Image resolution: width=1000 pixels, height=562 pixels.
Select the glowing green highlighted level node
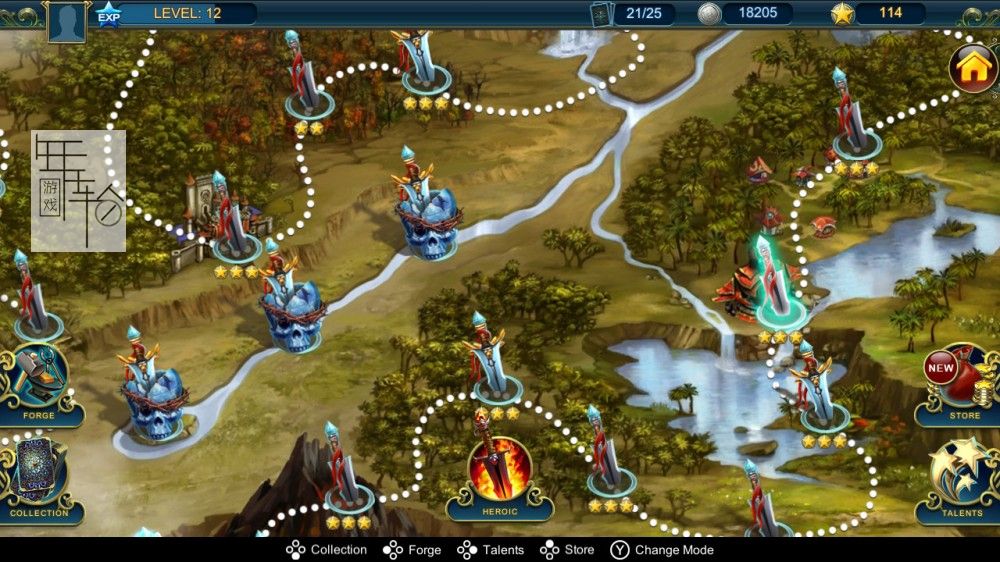coord(779,285)
